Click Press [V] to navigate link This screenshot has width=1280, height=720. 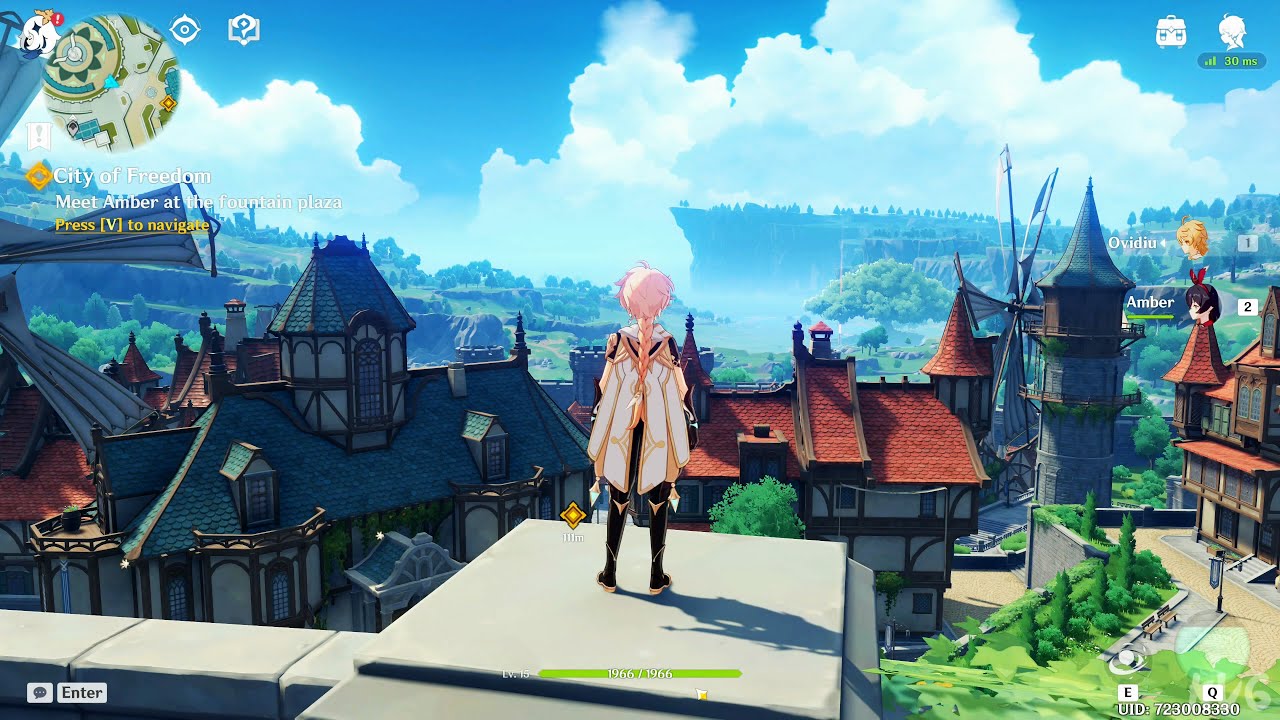click(131, 224)
